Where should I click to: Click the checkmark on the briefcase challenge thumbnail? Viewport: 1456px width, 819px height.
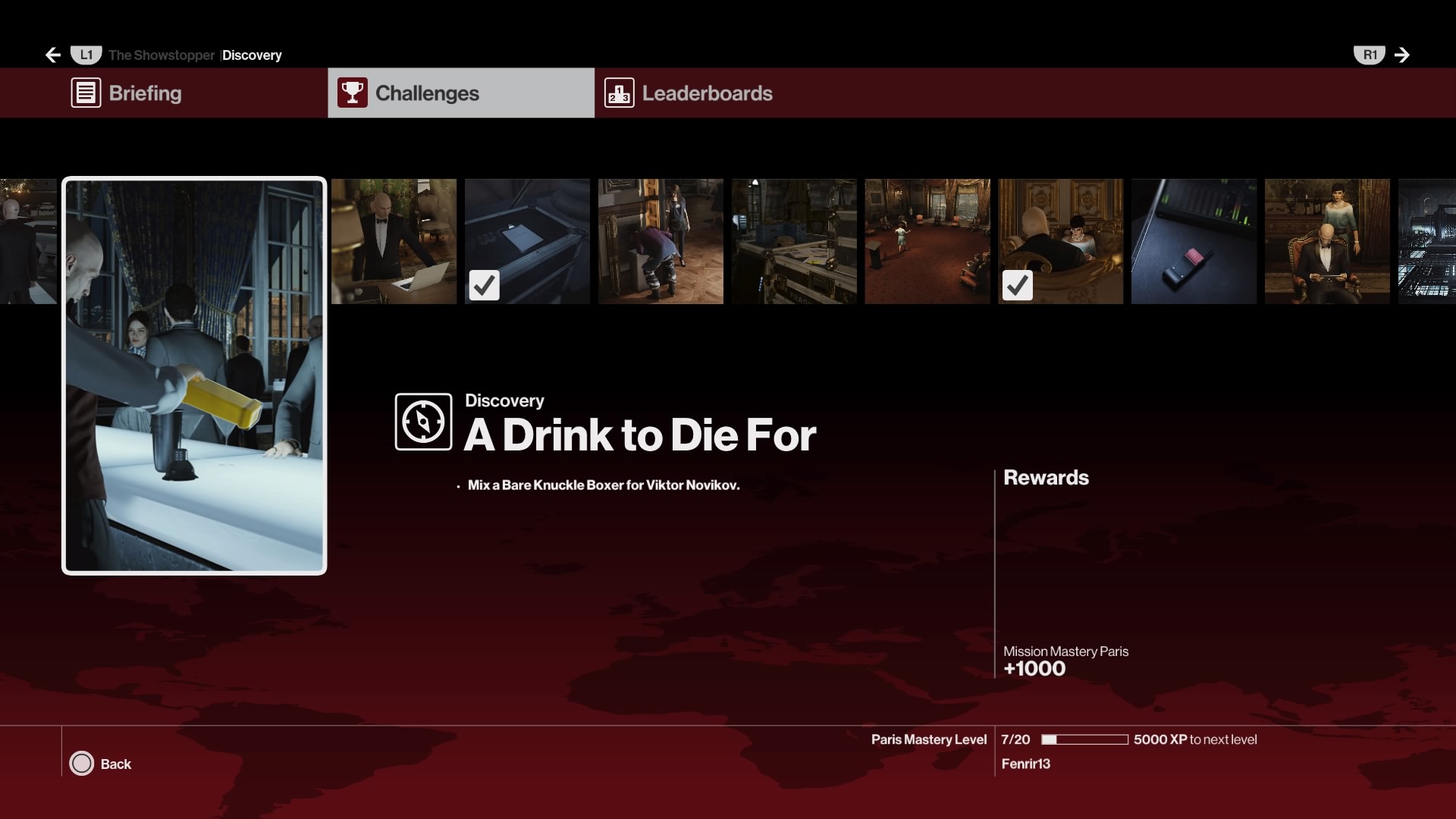point(485,285)
